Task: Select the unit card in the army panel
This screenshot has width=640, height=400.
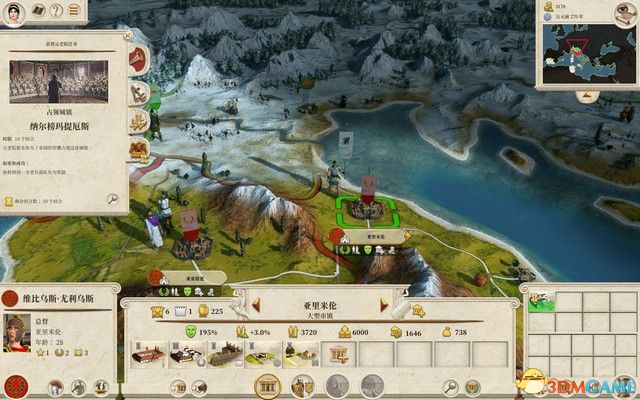Action: click(542, 301)
